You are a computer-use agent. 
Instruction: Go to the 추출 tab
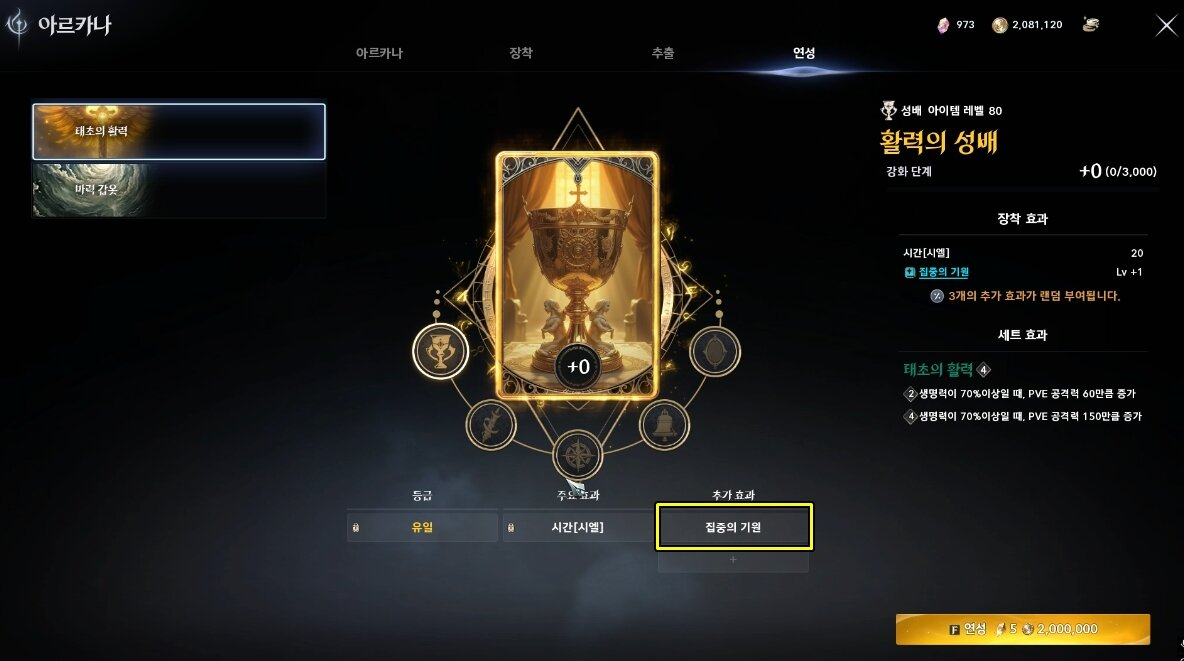pos(662,53)
